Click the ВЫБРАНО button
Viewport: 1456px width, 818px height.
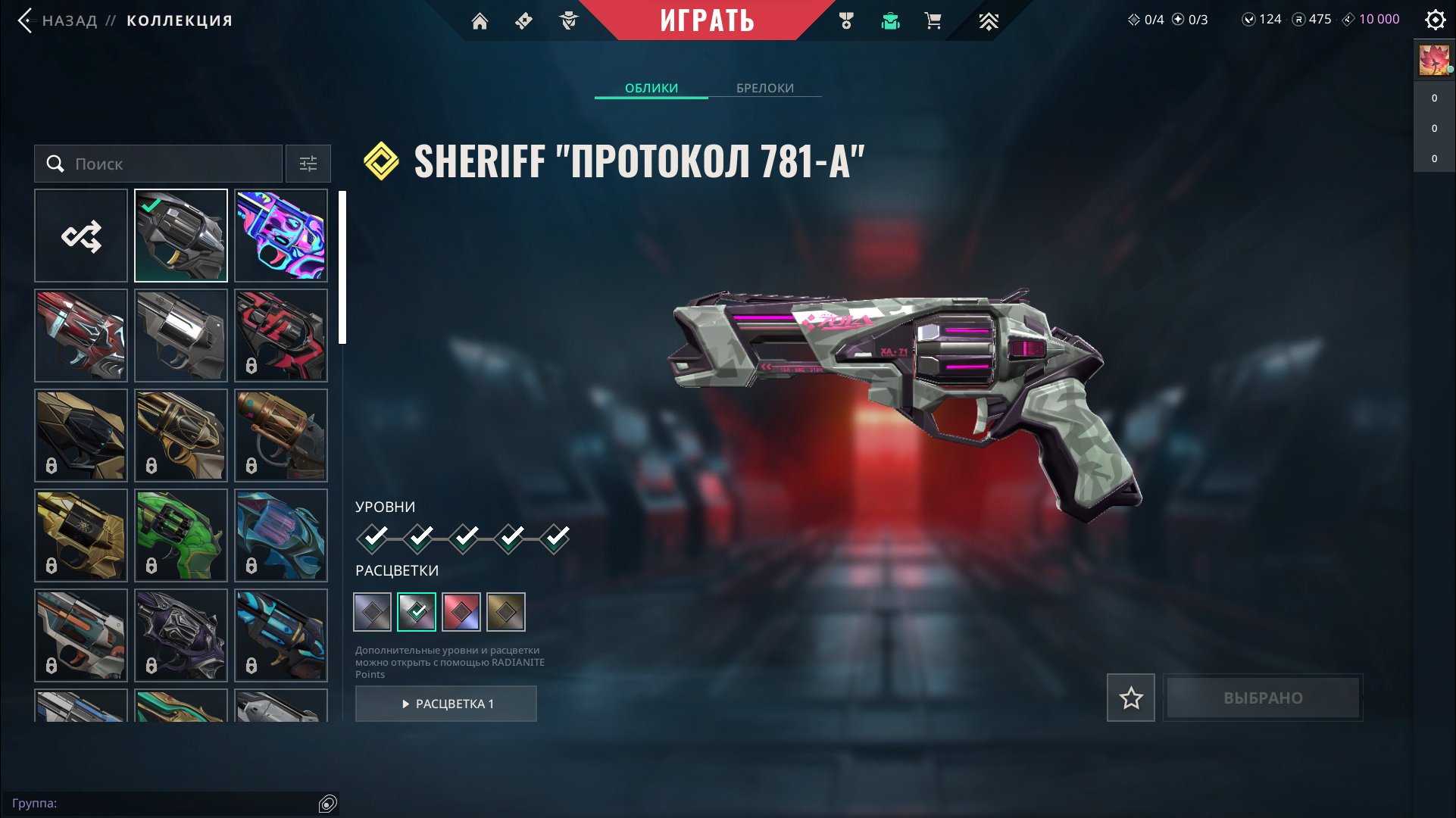[1262, 698]
